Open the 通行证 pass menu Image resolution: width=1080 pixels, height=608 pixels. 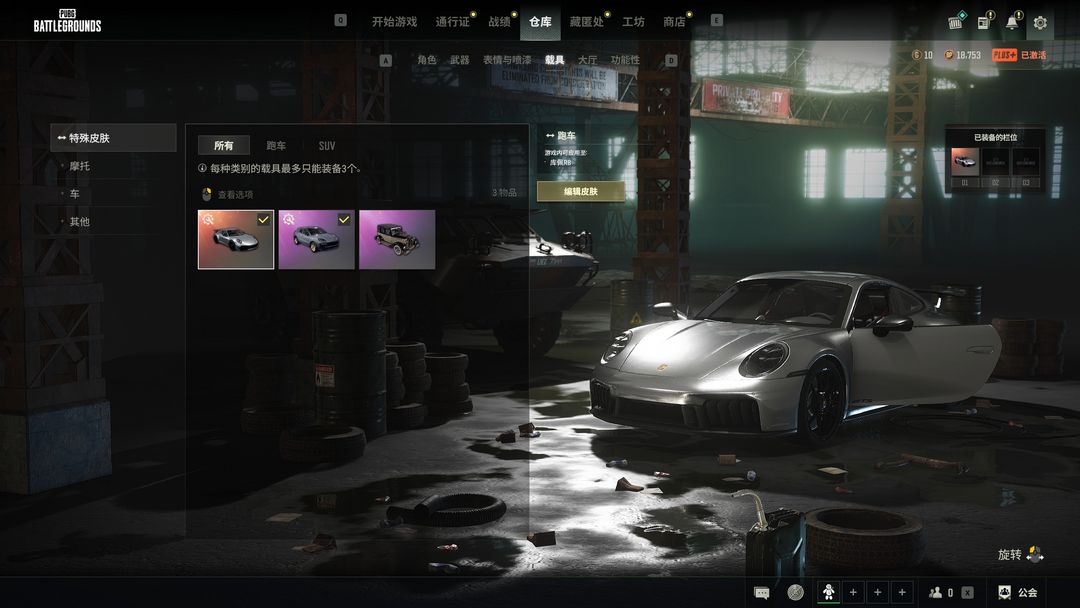452,21
